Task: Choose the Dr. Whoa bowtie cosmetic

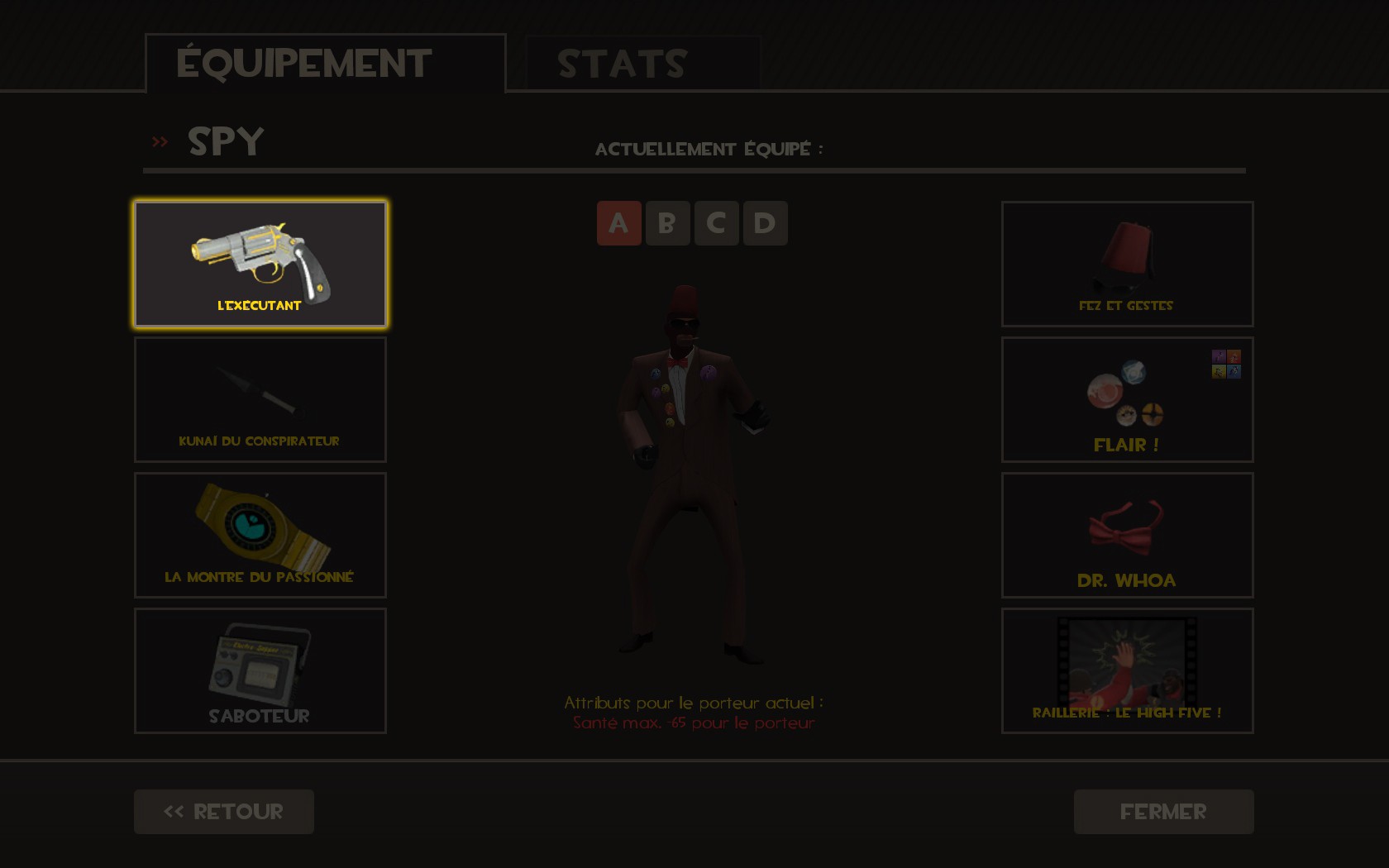Action: click(1126, 534)
